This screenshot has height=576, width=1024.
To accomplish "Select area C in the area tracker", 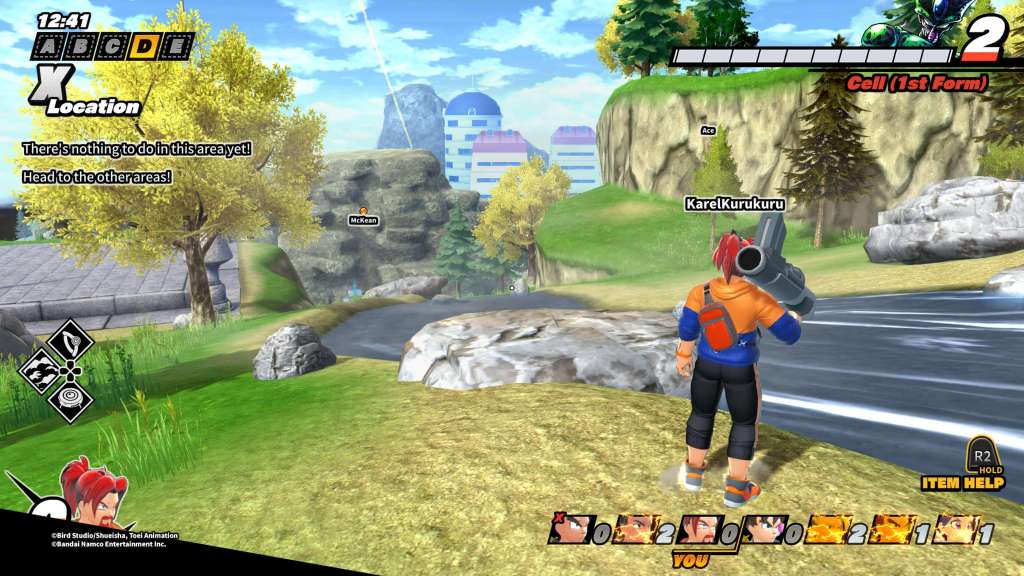I will click(112, 45).
